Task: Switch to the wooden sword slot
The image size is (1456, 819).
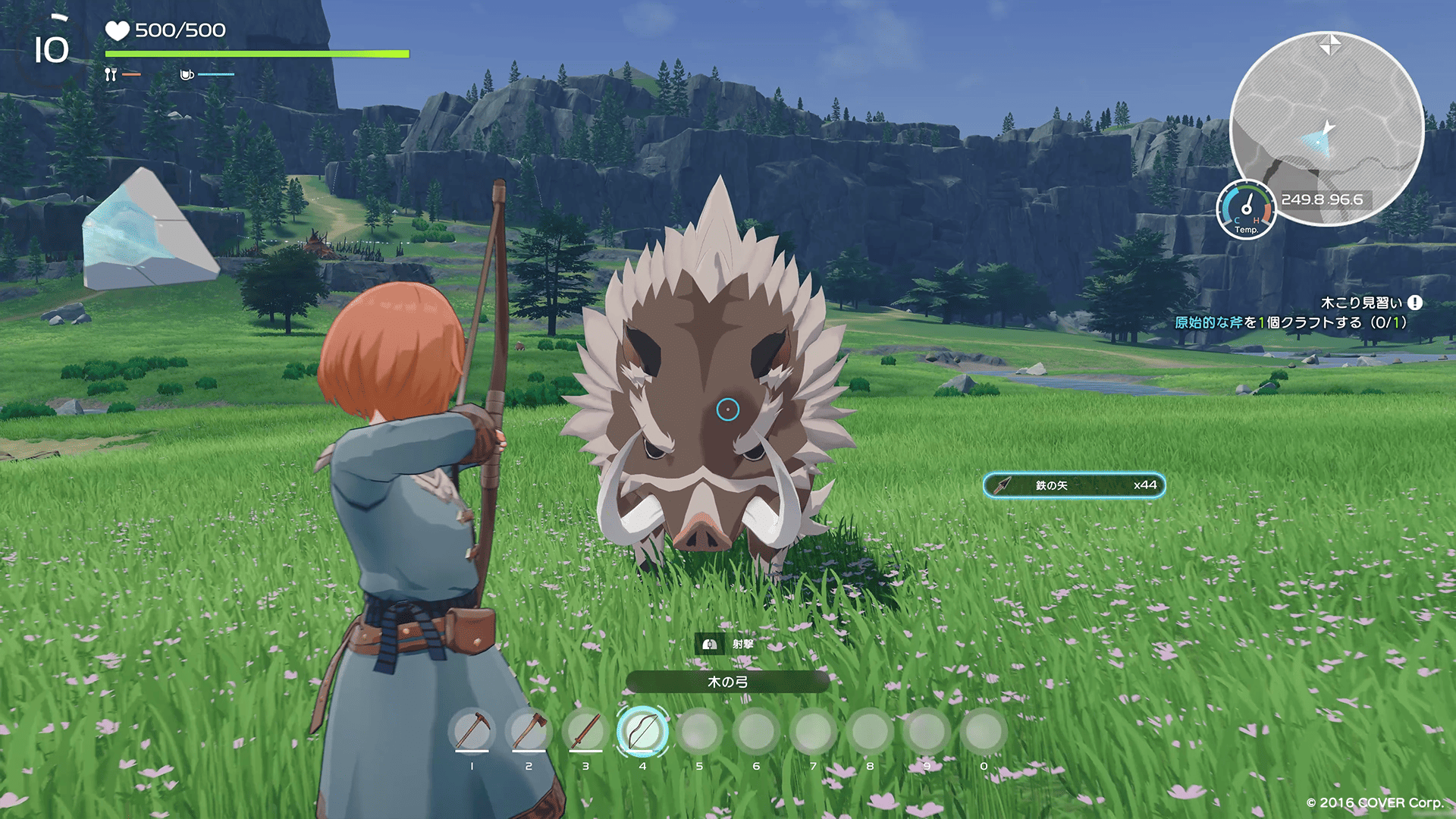Action: coord(585,731)
